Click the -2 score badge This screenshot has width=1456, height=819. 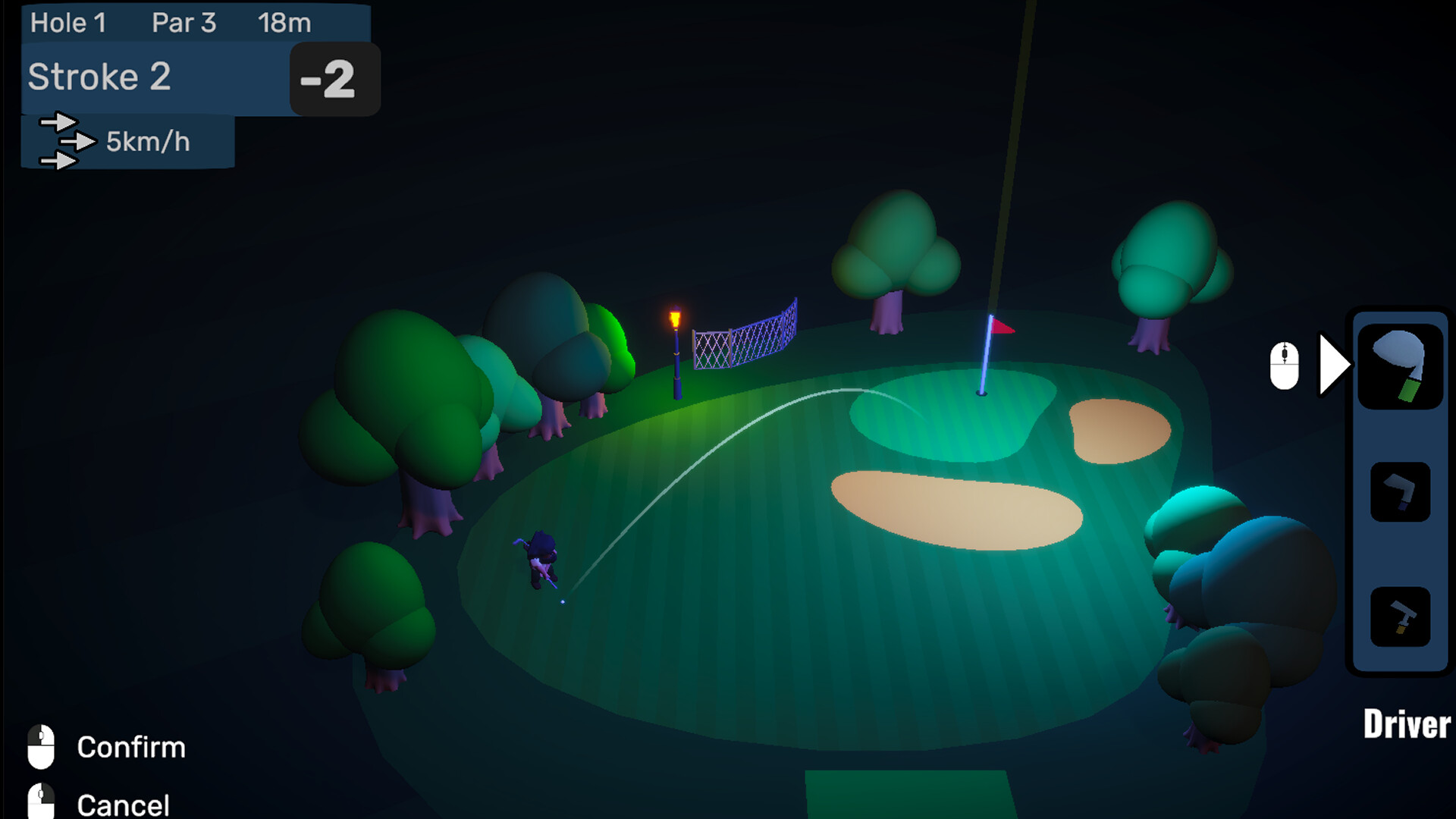tap(331, 79)
